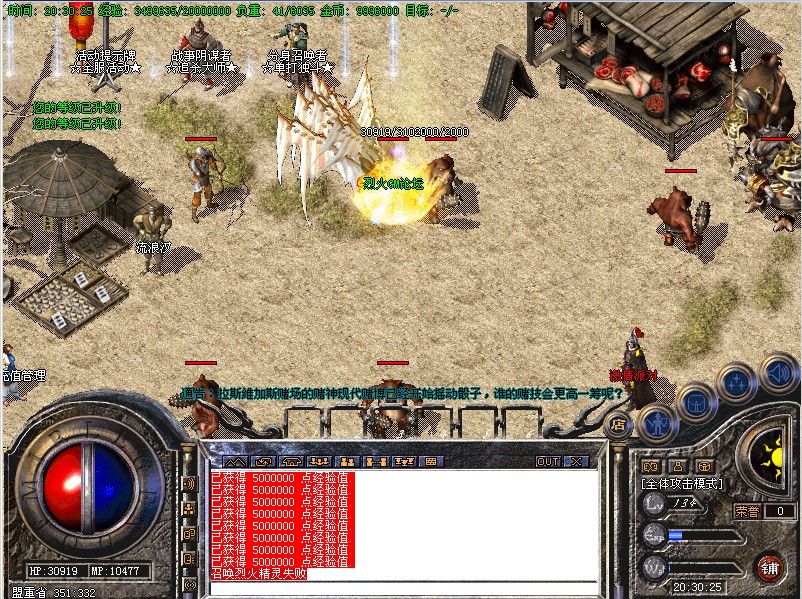Screen dimensions: 802x599
Task: Click the red 铺 stall button
Action: point(769,567)
